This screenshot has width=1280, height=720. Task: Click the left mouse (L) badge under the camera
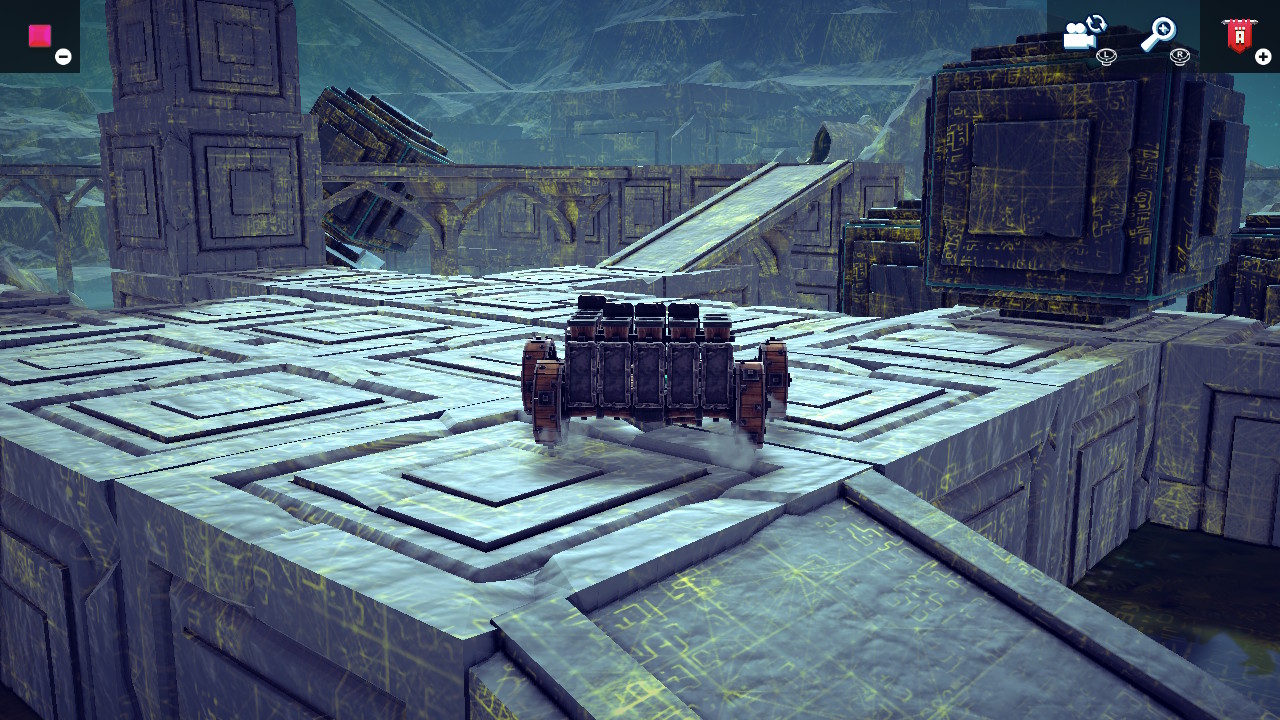[x=1106, y=57]
